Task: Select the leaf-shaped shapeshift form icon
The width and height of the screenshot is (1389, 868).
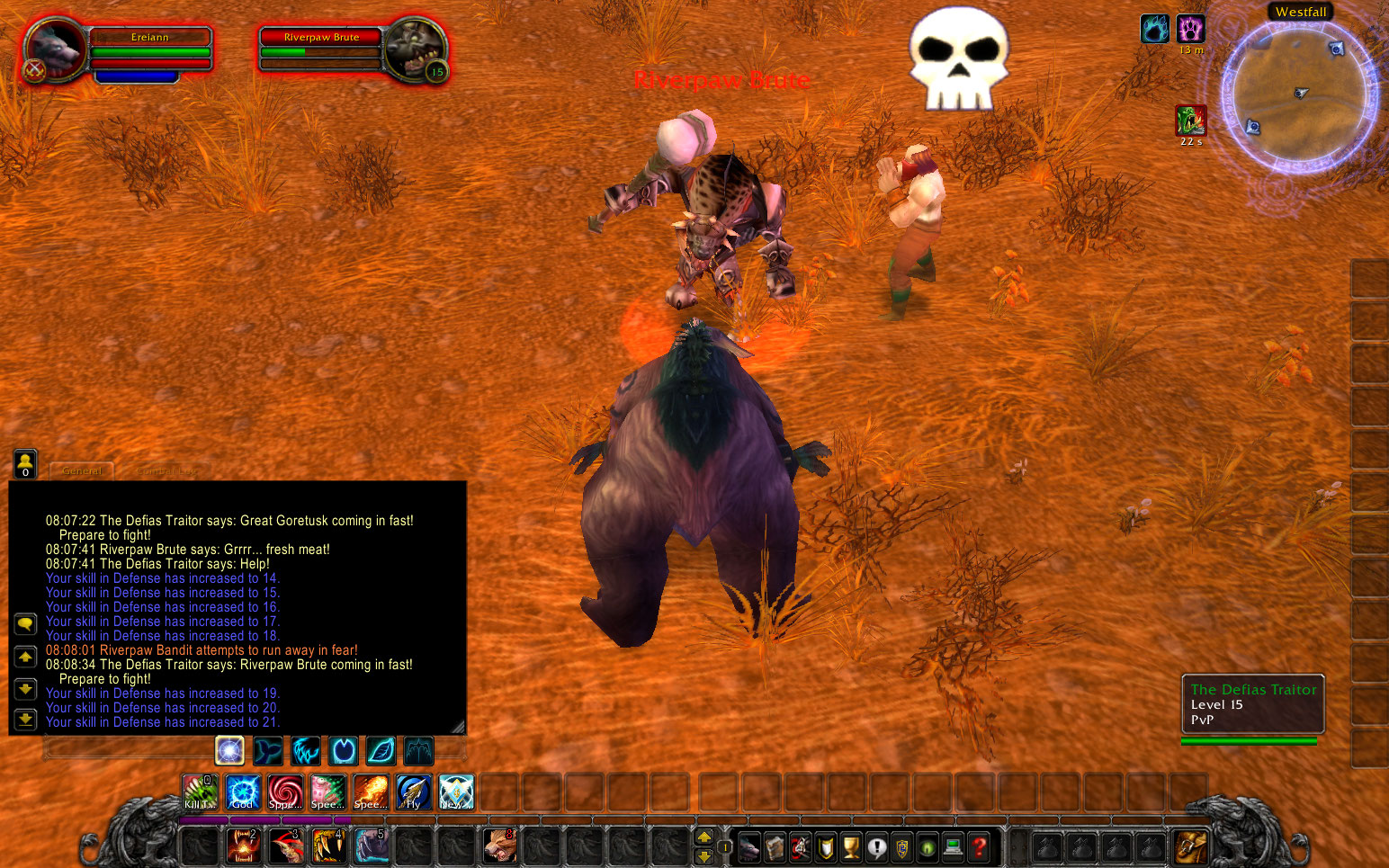Action: [380, 751]
